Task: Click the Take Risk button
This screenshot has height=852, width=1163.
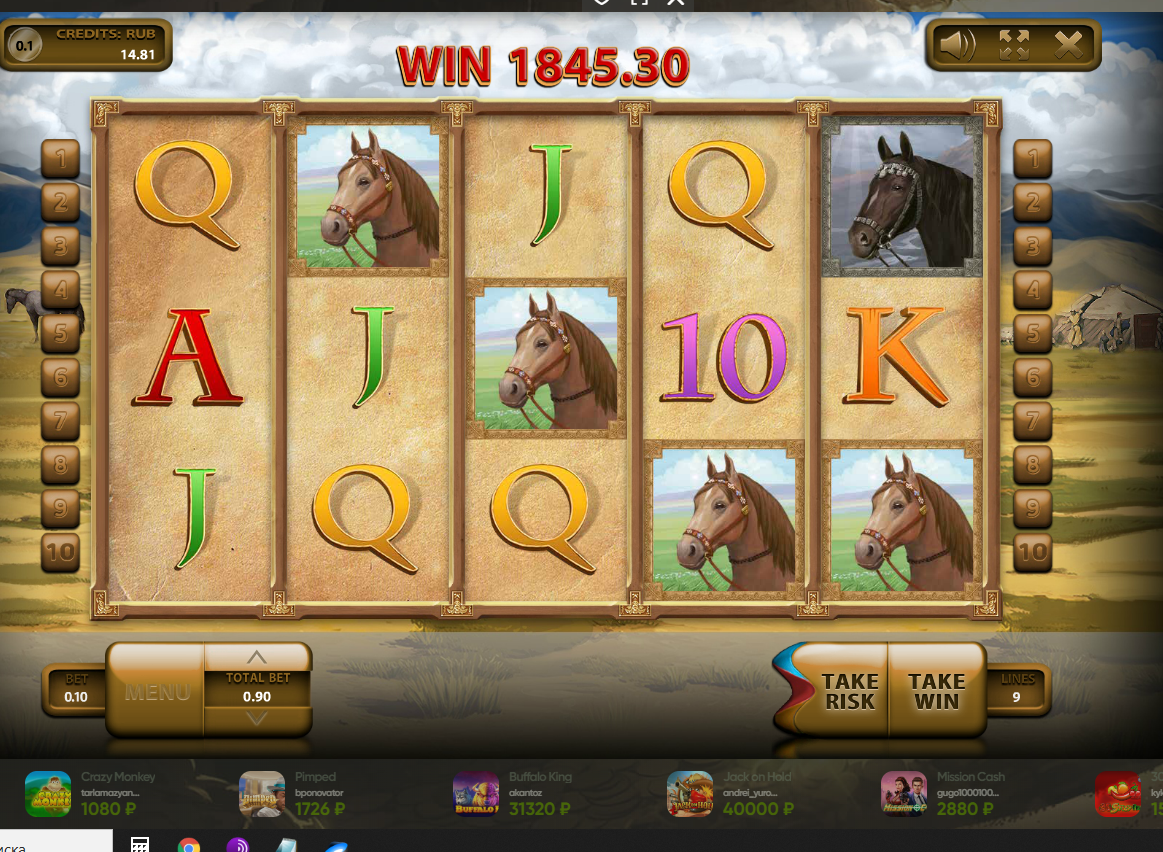Action: (848, 691)
